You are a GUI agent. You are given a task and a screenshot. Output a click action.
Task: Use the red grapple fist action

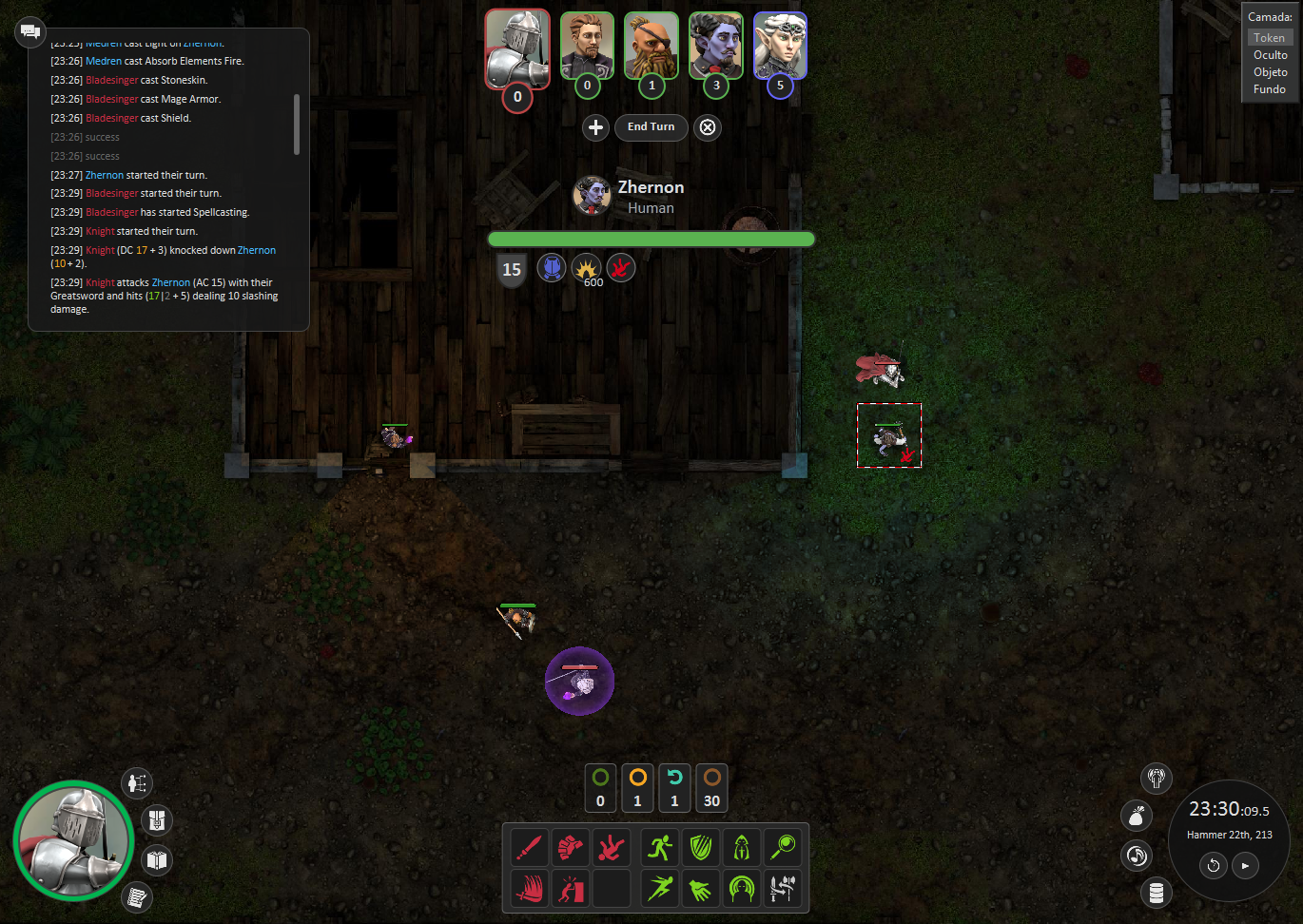570,846
